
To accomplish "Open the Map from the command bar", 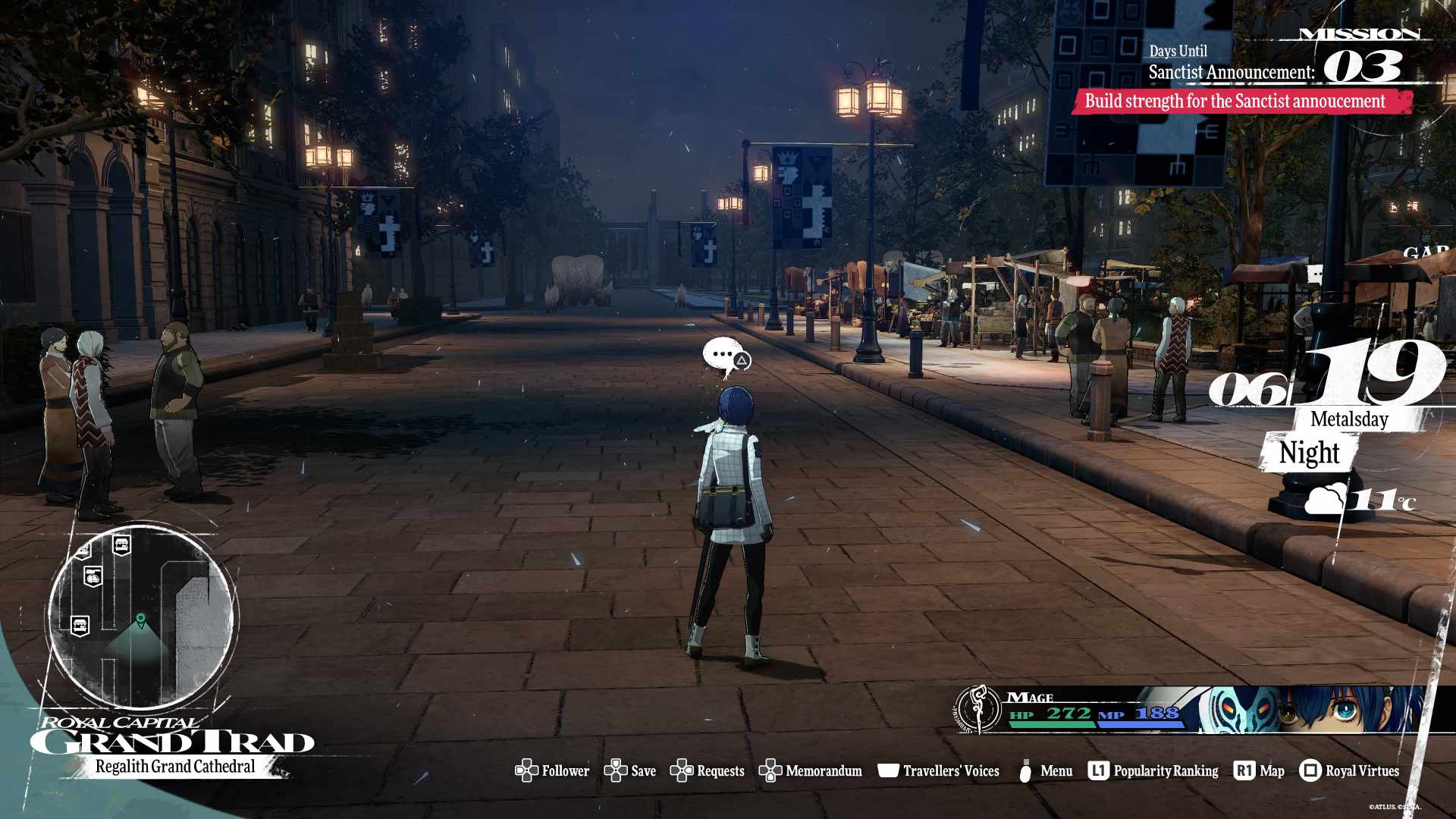I will pyautogui.click(x=1260, y=770).
